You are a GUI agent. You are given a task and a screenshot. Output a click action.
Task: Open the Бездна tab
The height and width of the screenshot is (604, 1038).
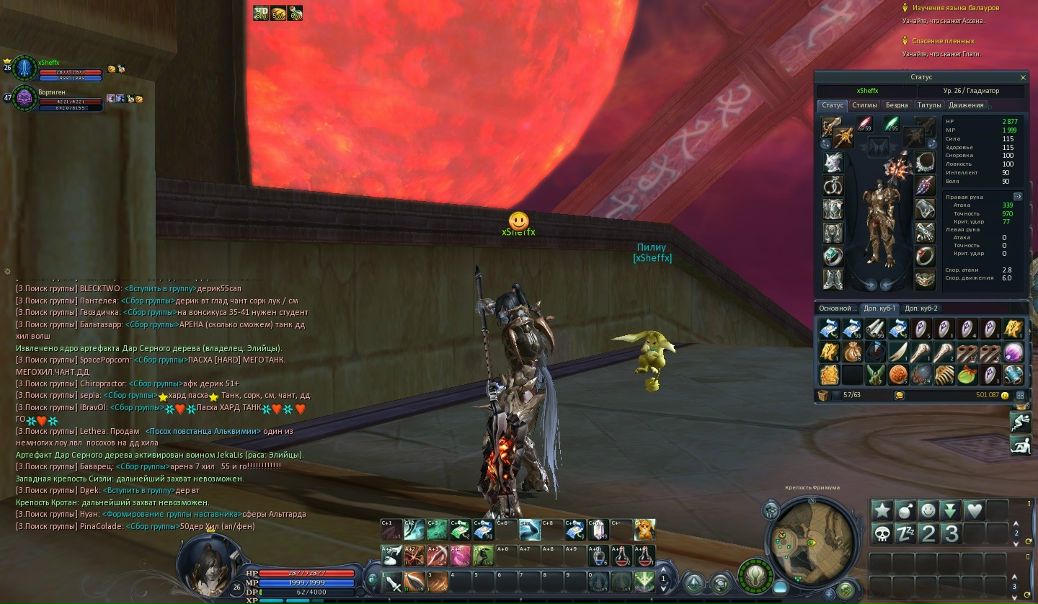click(897, 105)
